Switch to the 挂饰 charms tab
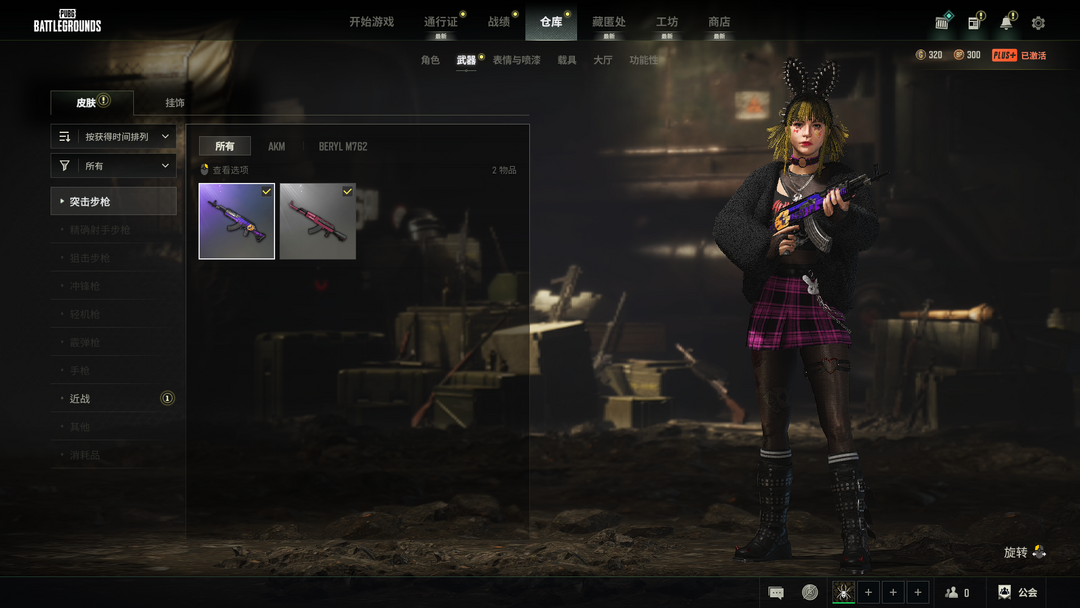 coord(175,103)
